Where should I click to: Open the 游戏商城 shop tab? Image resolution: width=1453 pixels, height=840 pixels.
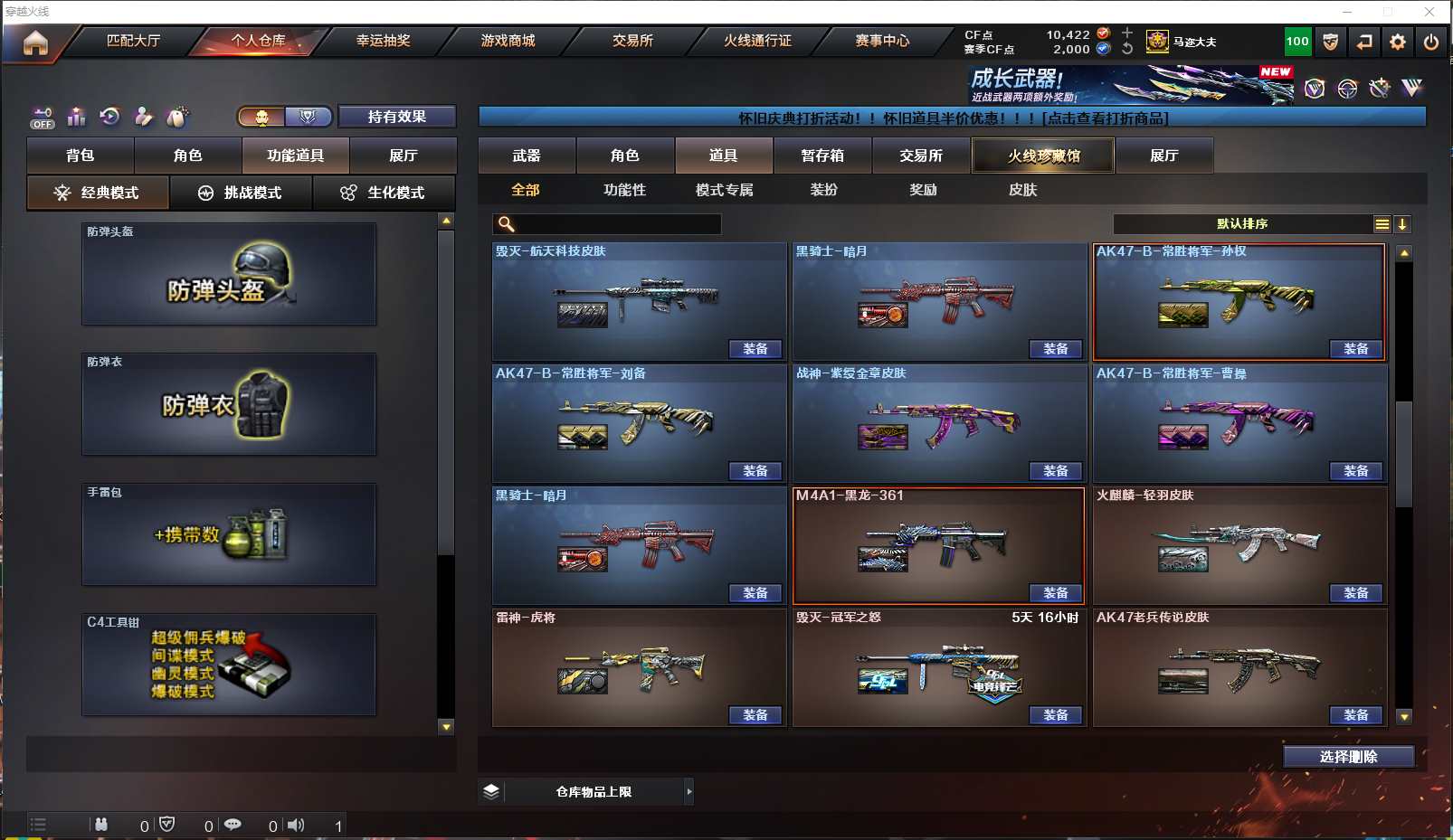(x=508, y=41)
